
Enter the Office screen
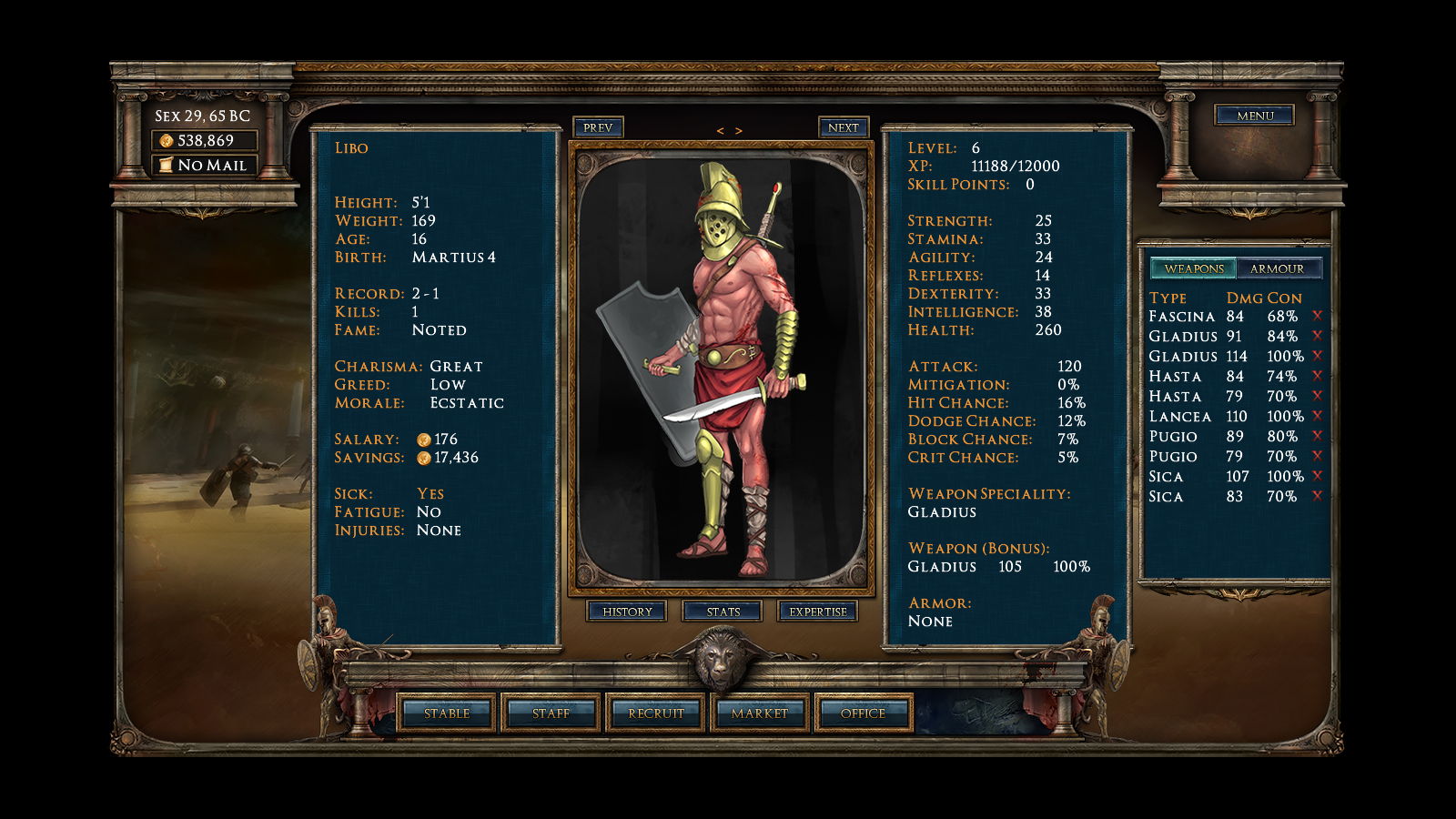coord(863,713)
